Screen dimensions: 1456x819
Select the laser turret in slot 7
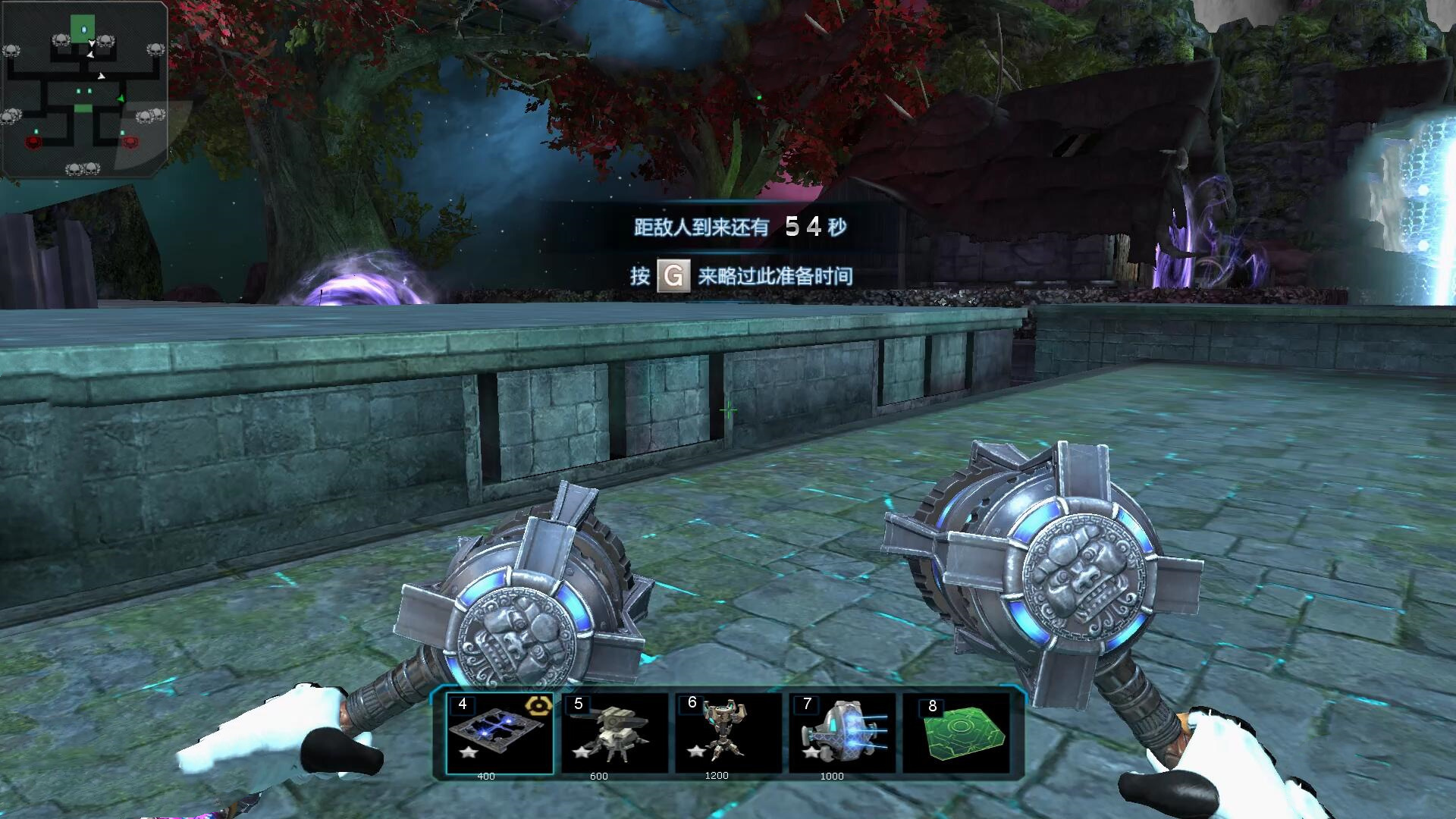842,733
